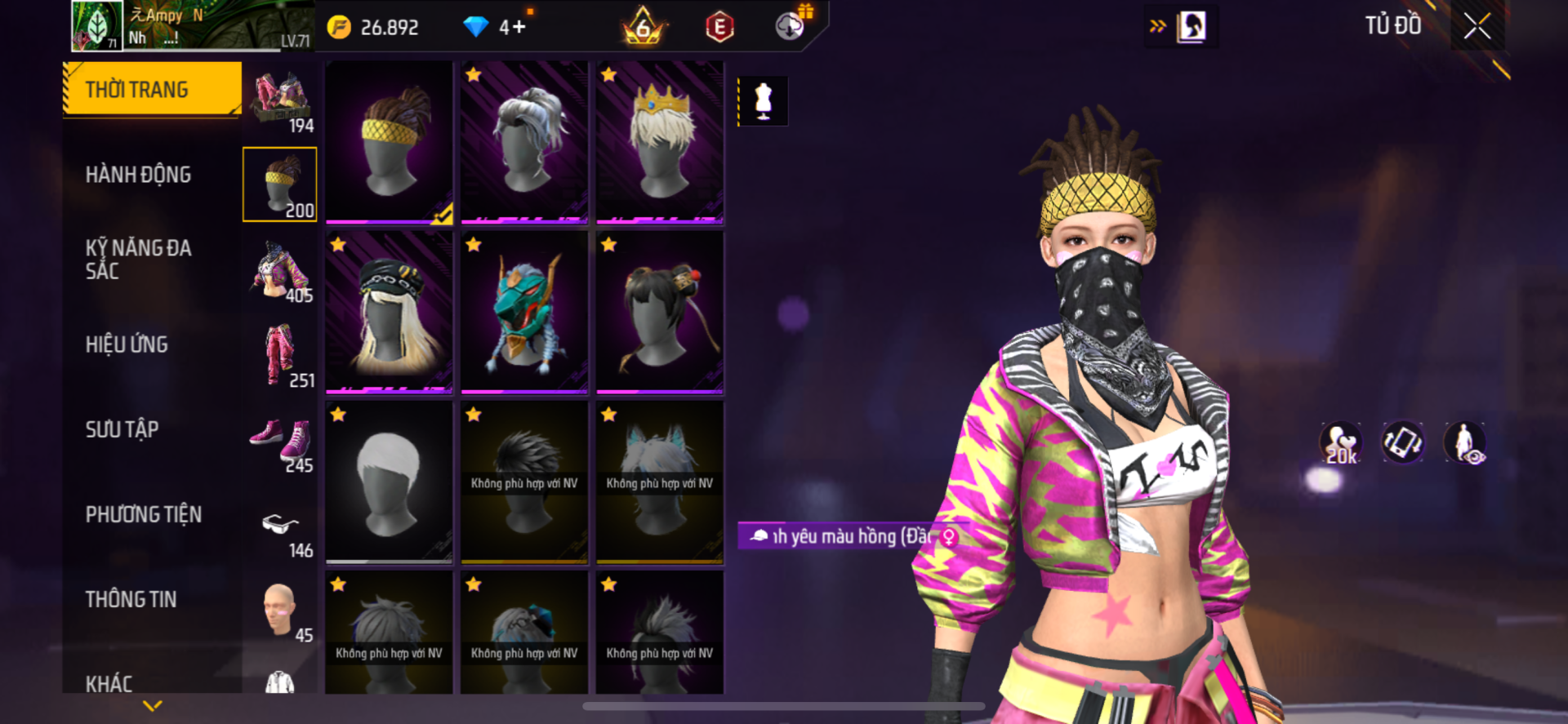Pick the pink jacket tops subcategory

point(281,269)
